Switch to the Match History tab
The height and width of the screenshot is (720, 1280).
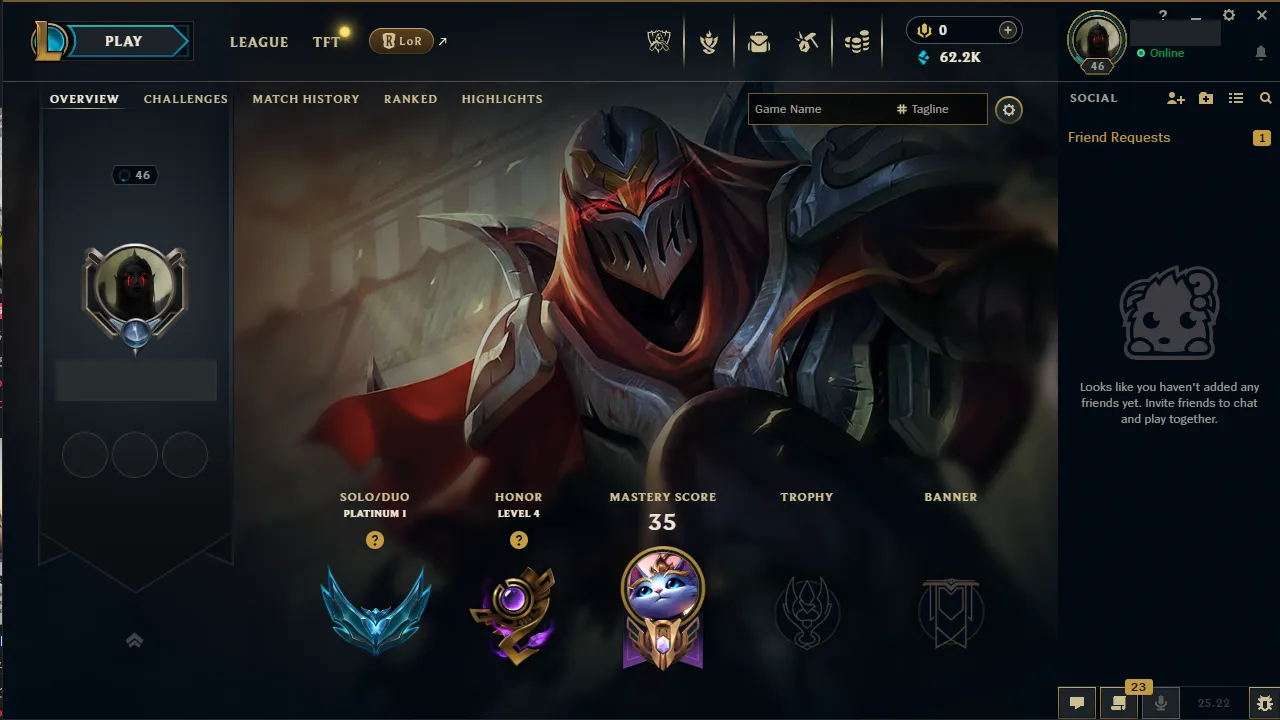pyautogui.click(x=306, y=99)
